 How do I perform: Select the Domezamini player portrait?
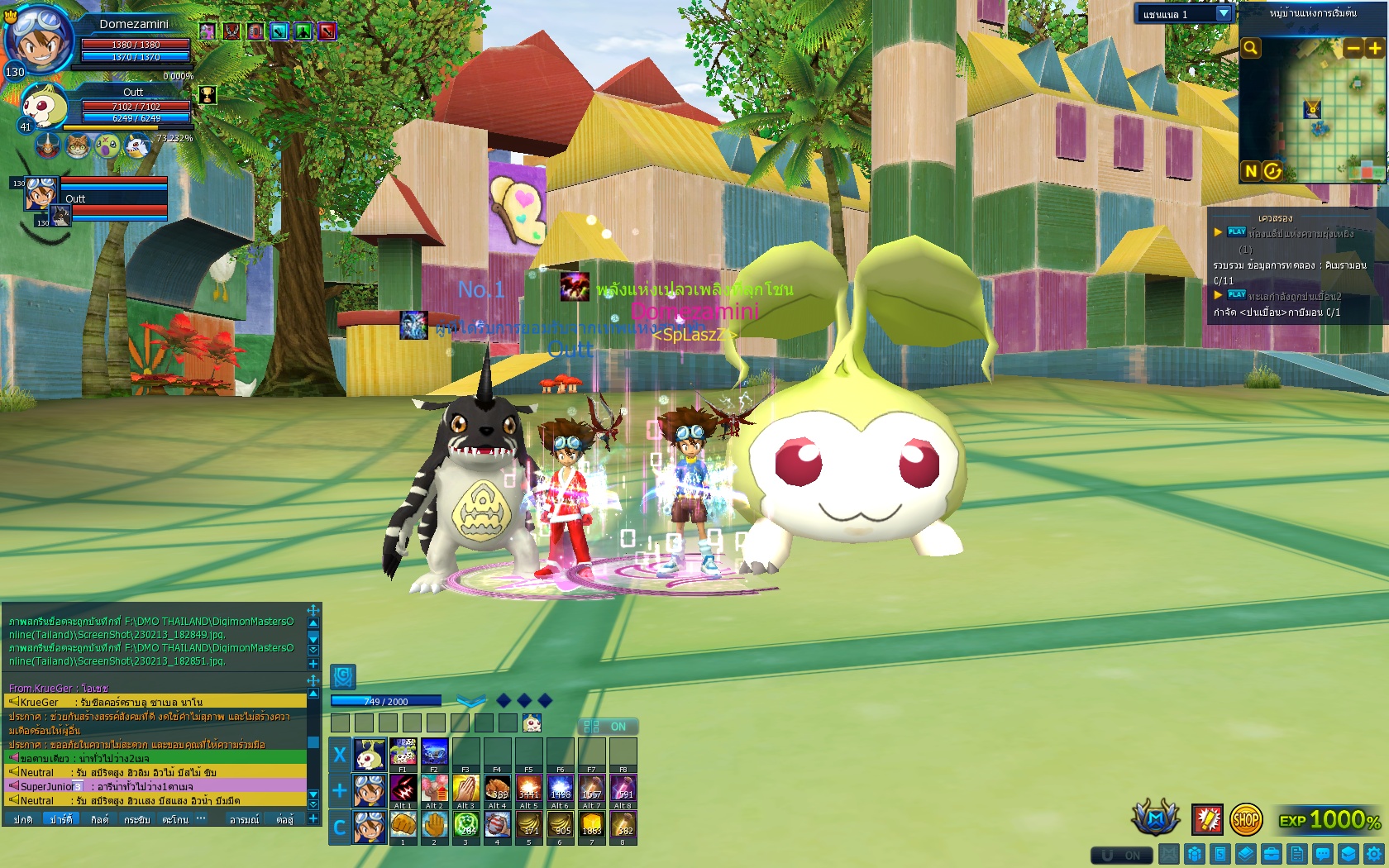tap(36, 37)
